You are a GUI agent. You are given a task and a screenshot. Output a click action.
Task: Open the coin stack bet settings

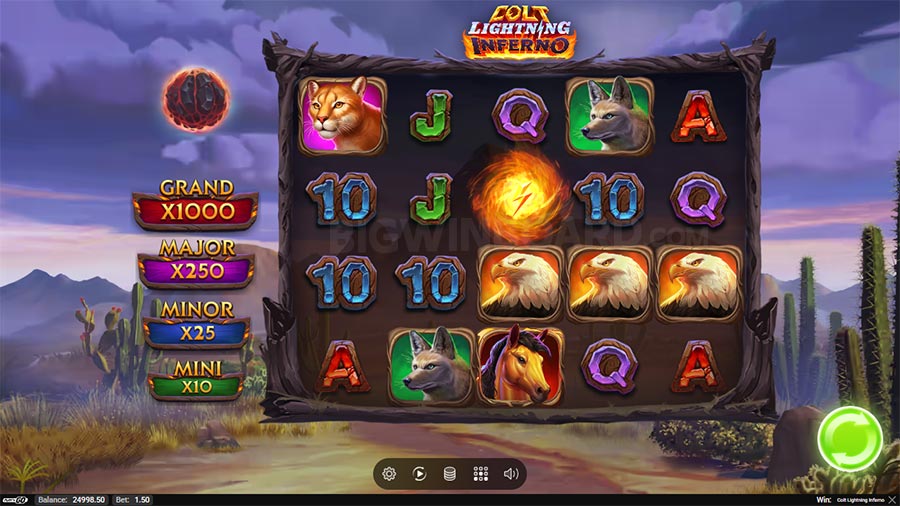(450, 474)
